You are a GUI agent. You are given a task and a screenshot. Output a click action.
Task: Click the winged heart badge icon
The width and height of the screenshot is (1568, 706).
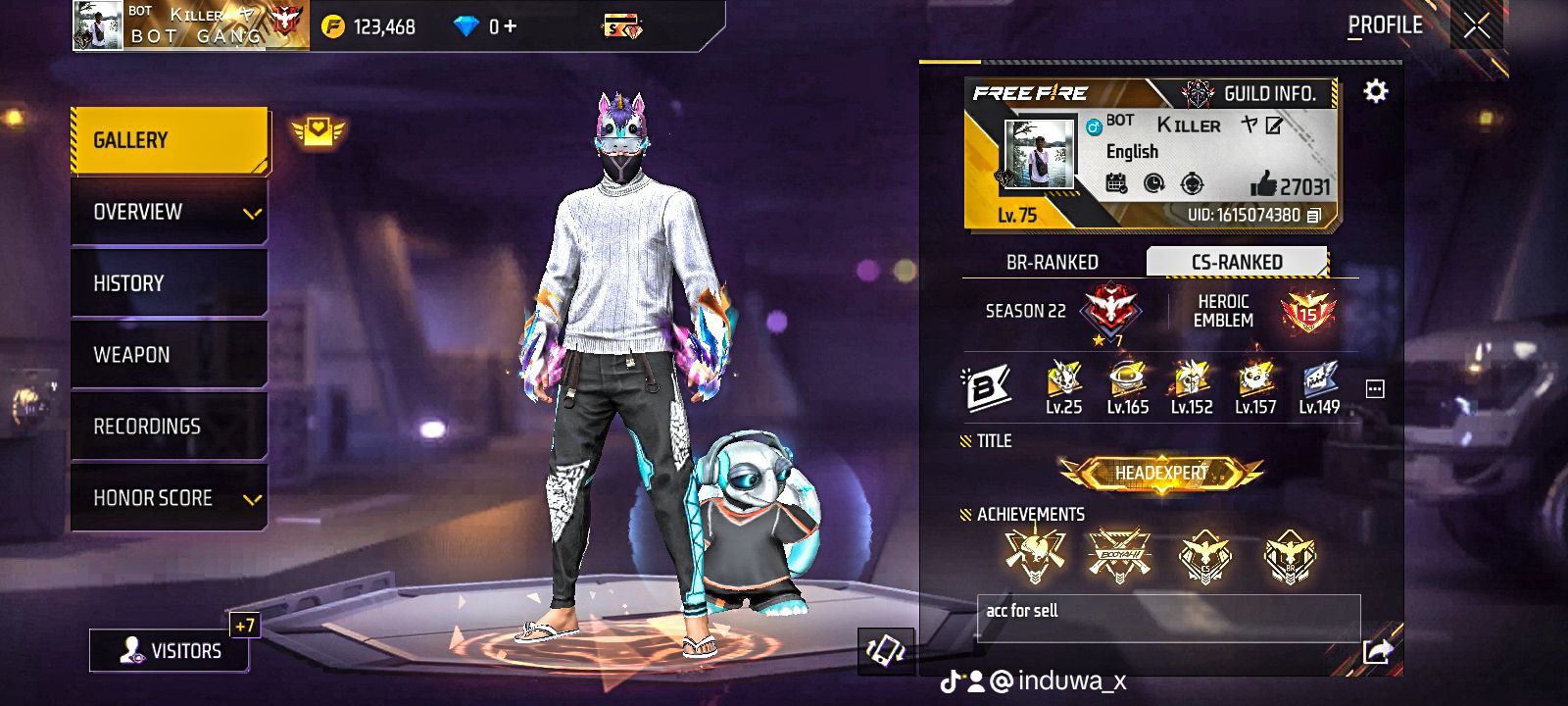pos(318,131)
